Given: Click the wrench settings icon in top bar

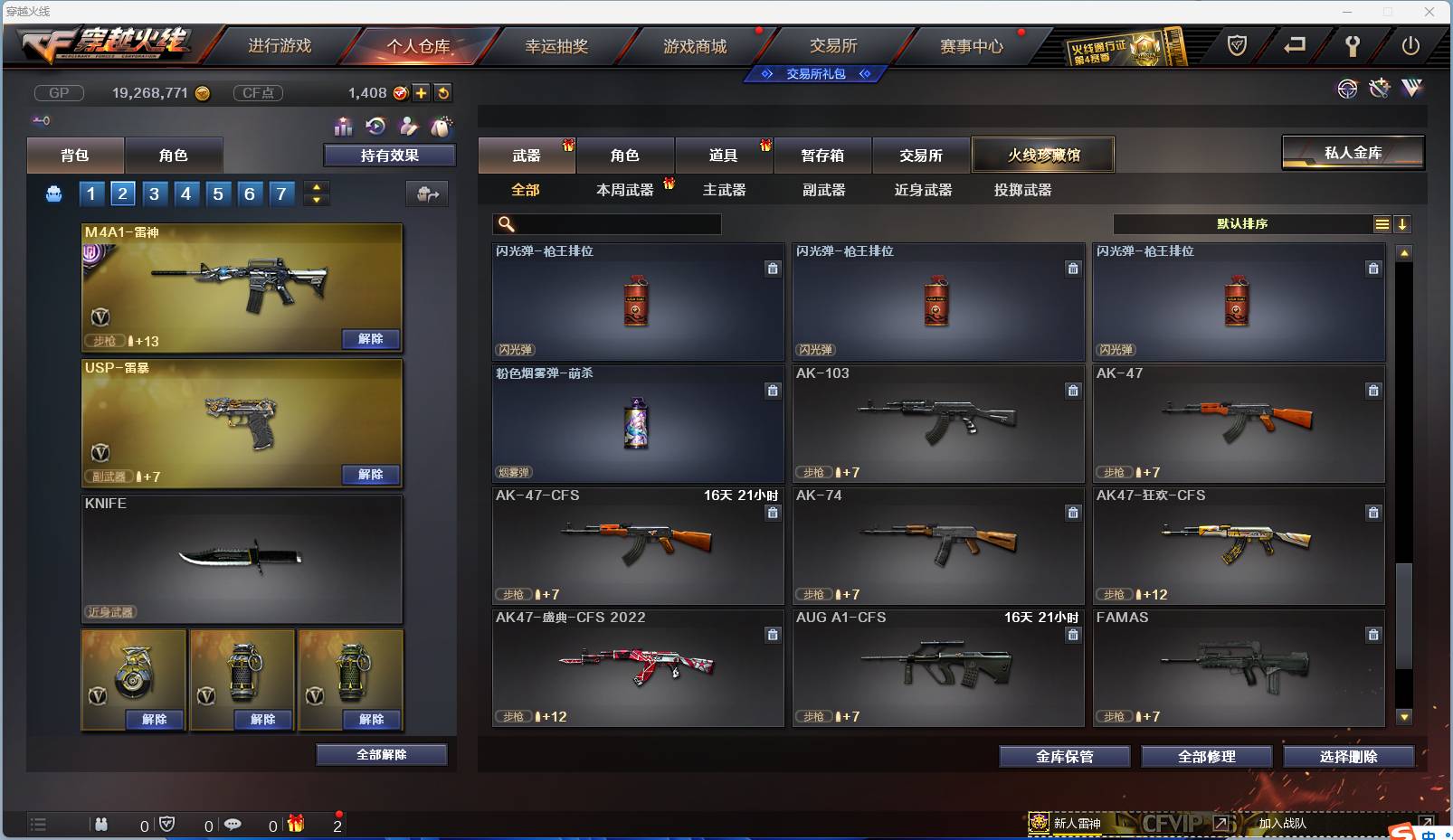Looking at the screenshot, I should [x=1353, y=45].
